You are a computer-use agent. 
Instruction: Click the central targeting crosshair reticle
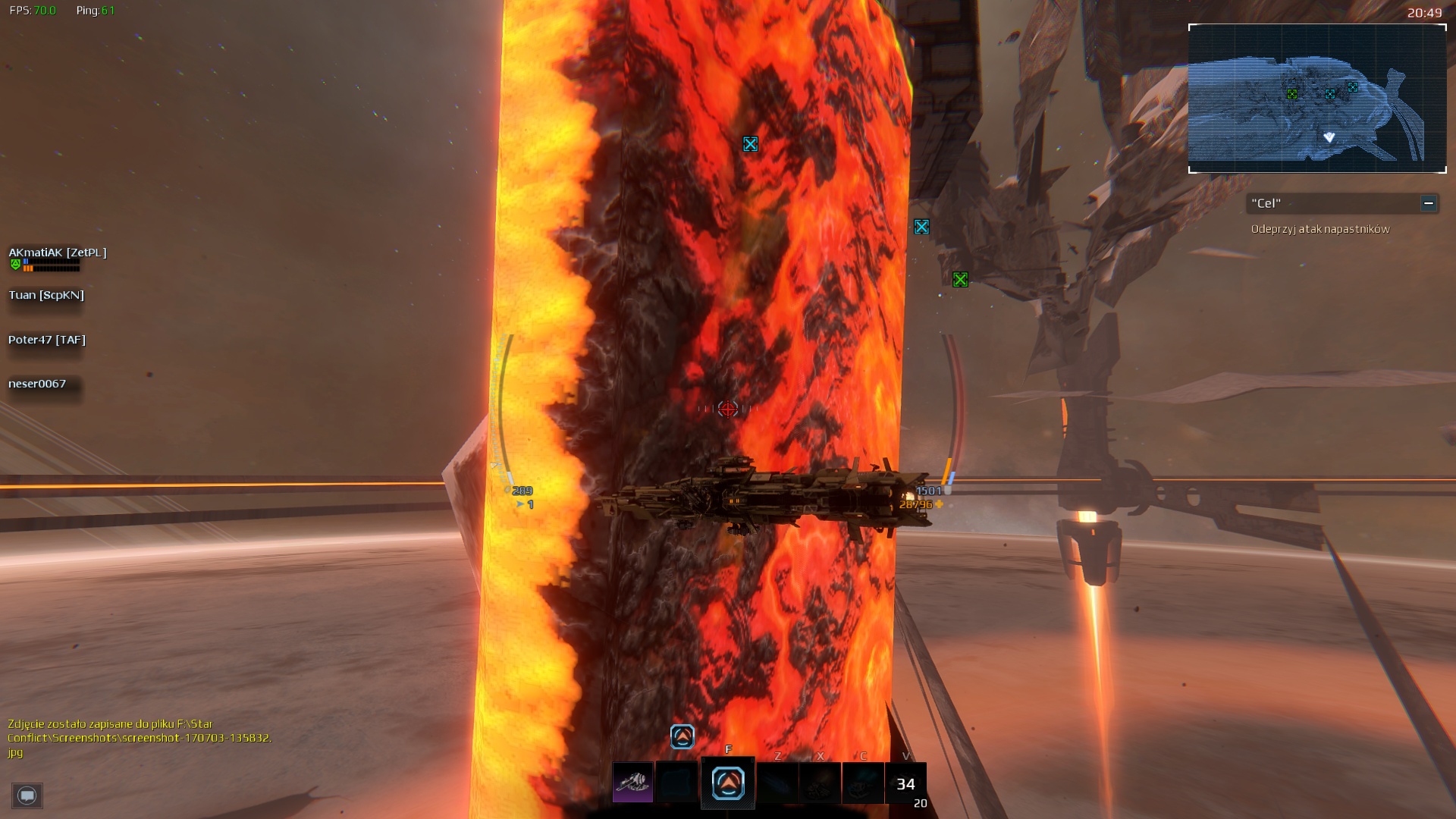pos(727,408)
